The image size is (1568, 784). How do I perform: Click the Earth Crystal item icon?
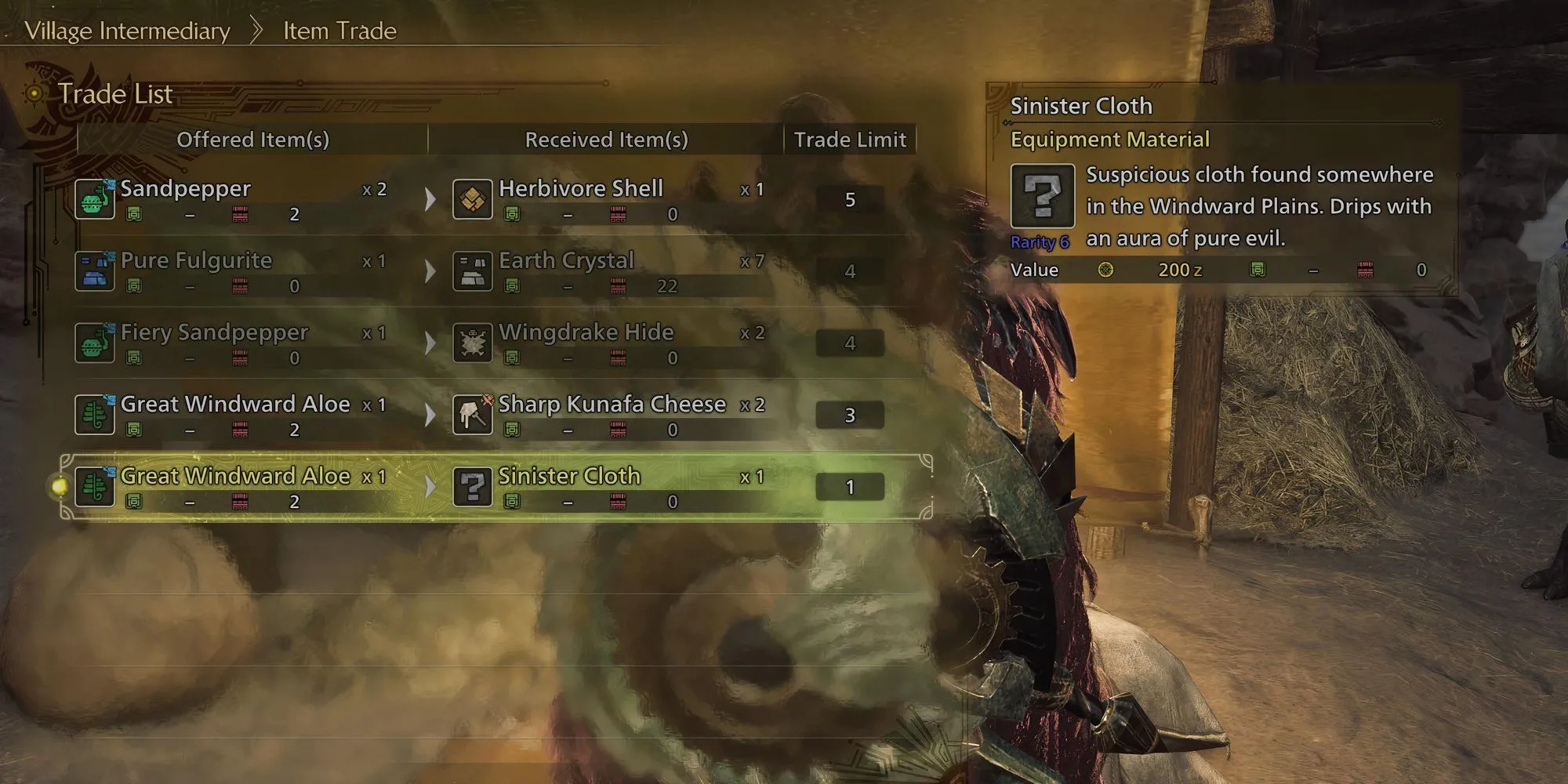pyautogui.click(x=473, y=271)
